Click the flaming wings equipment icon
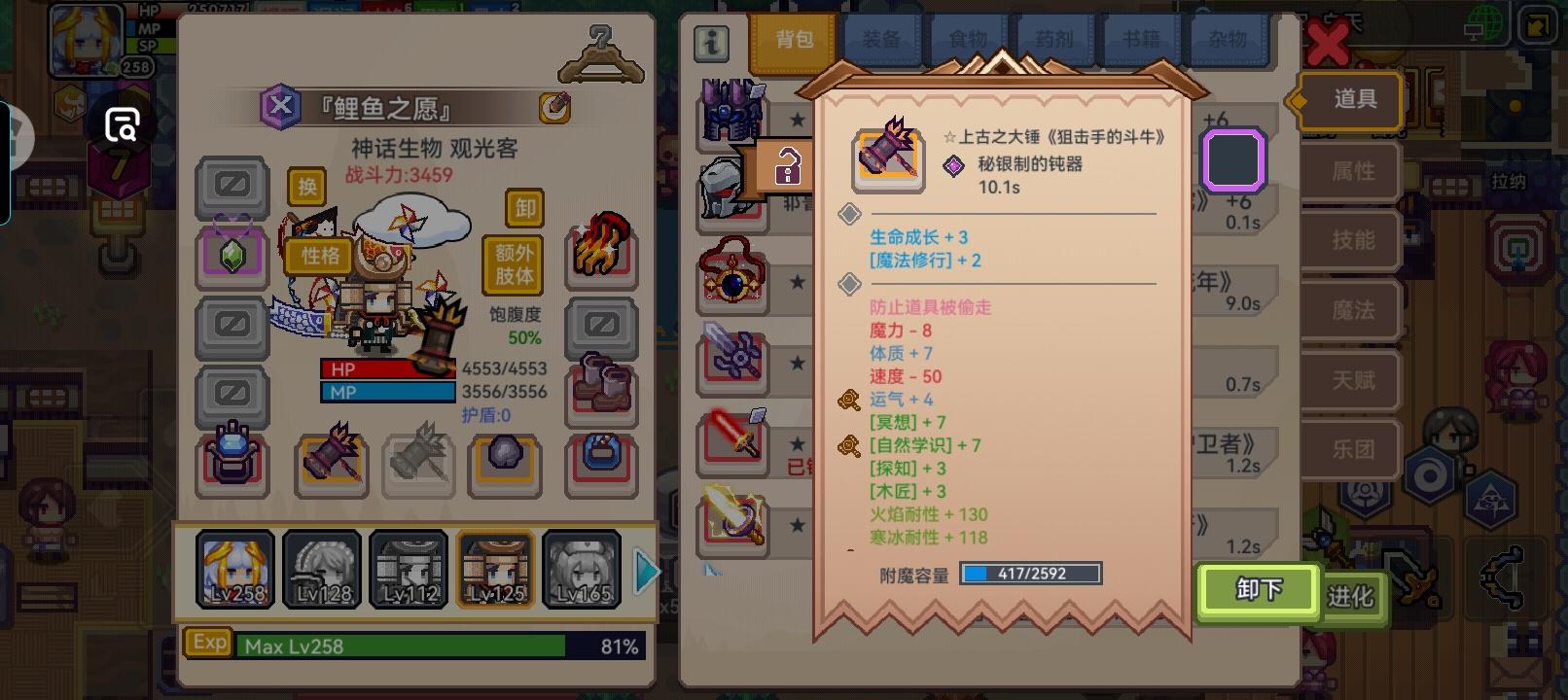This screenshot has width=1568, height=700. coord(600,246)
